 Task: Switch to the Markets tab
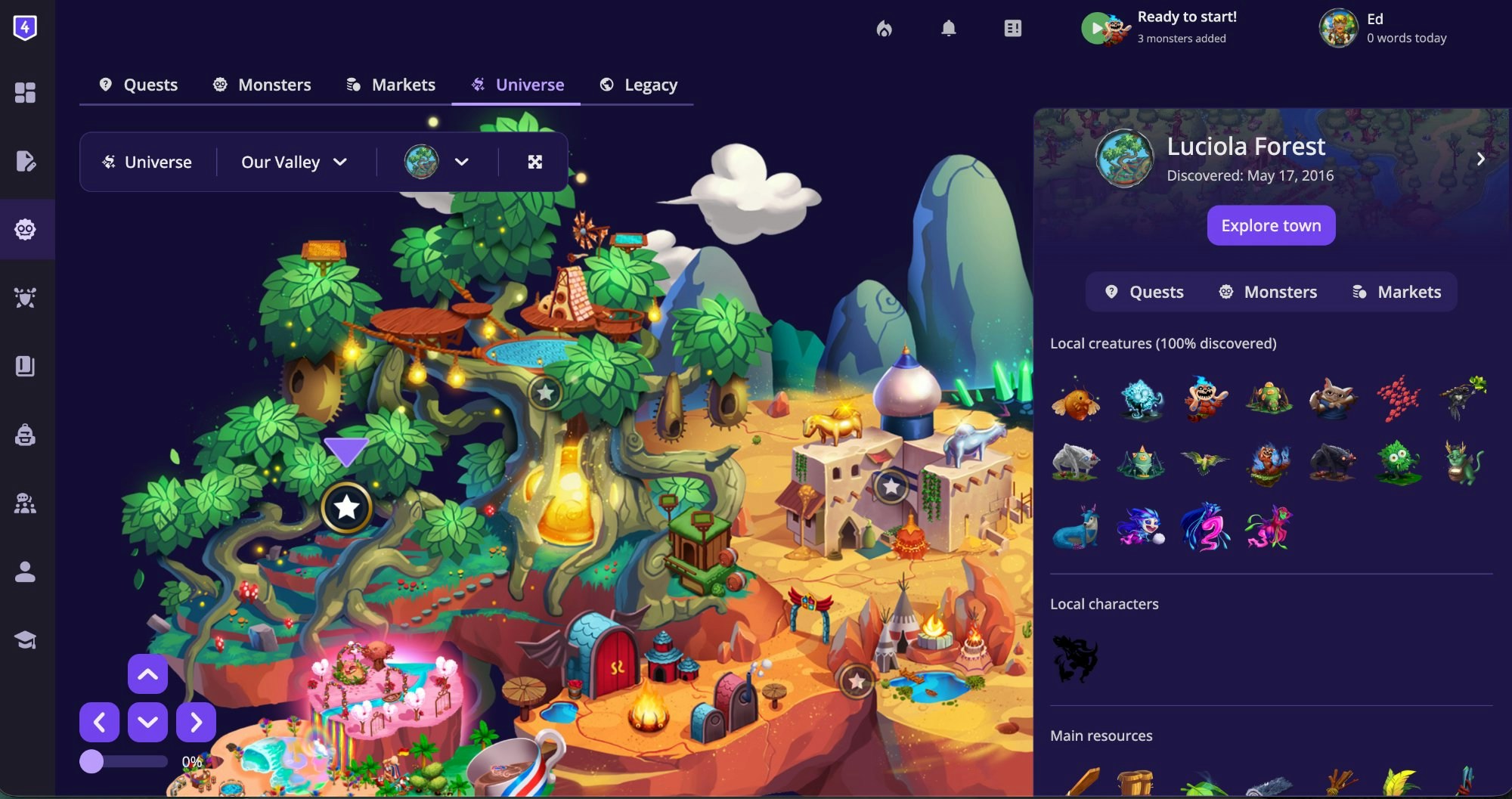[391, 85]
